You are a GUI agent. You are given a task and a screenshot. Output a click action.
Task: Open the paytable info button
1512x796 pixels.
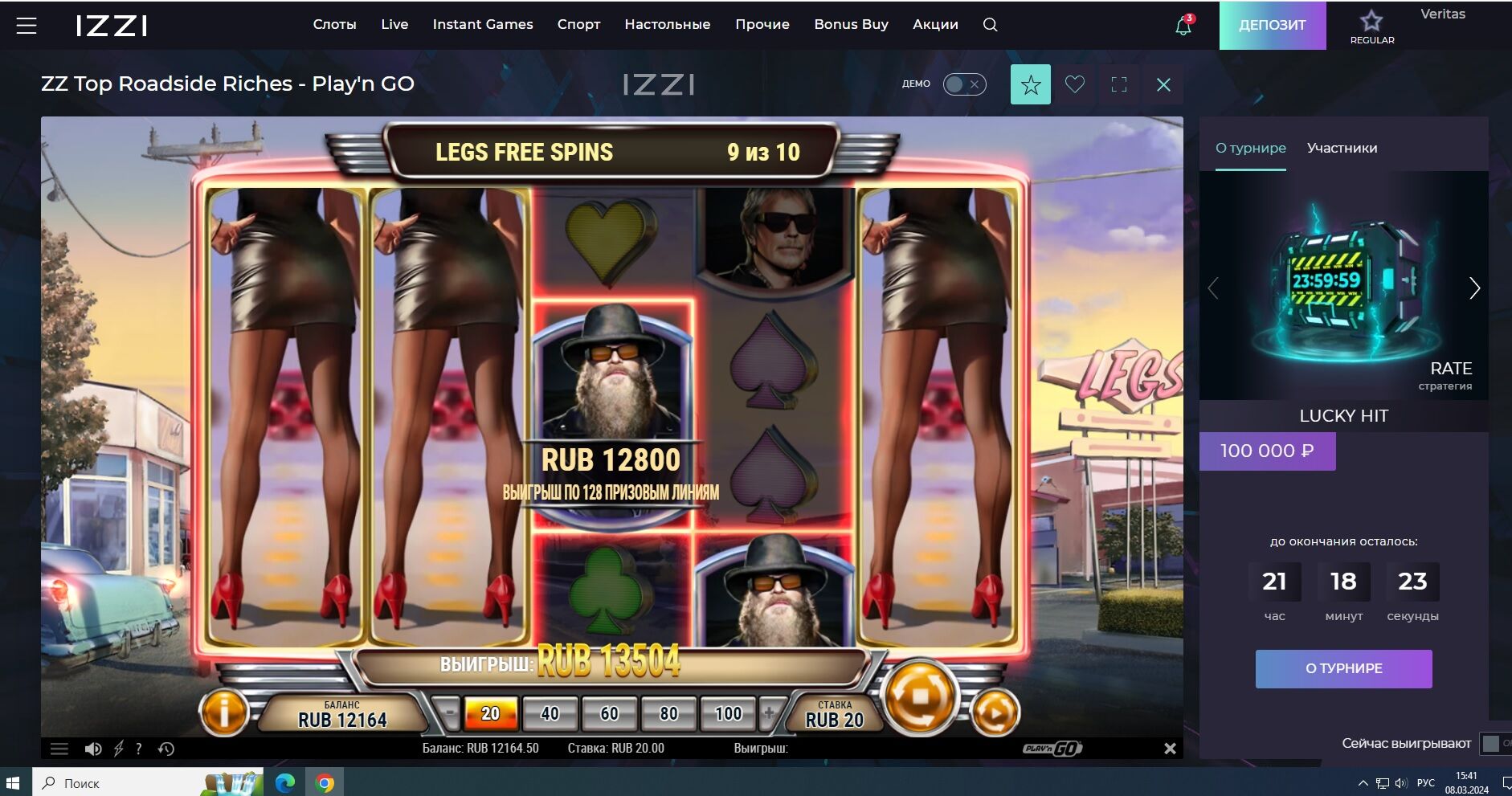click(223, 712)
